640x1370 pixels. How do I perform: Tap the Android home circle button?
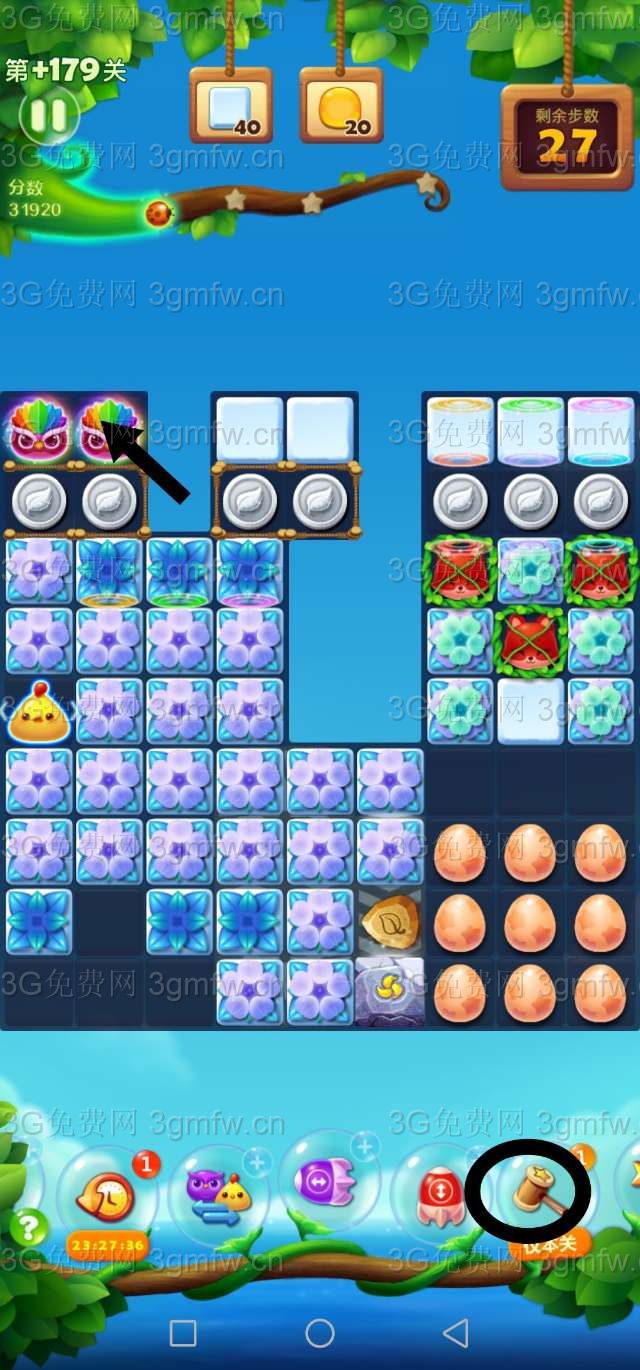pos(320,1332)
